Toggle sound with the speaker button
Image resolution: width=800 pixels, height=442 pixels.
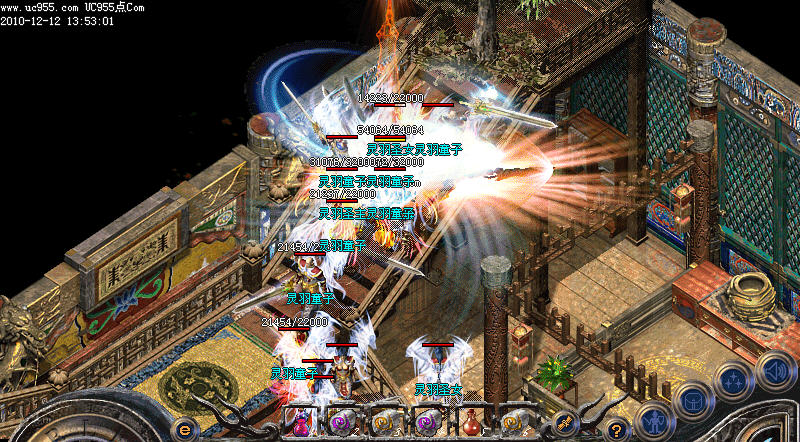pyautogui.click(x=774, y=370)
